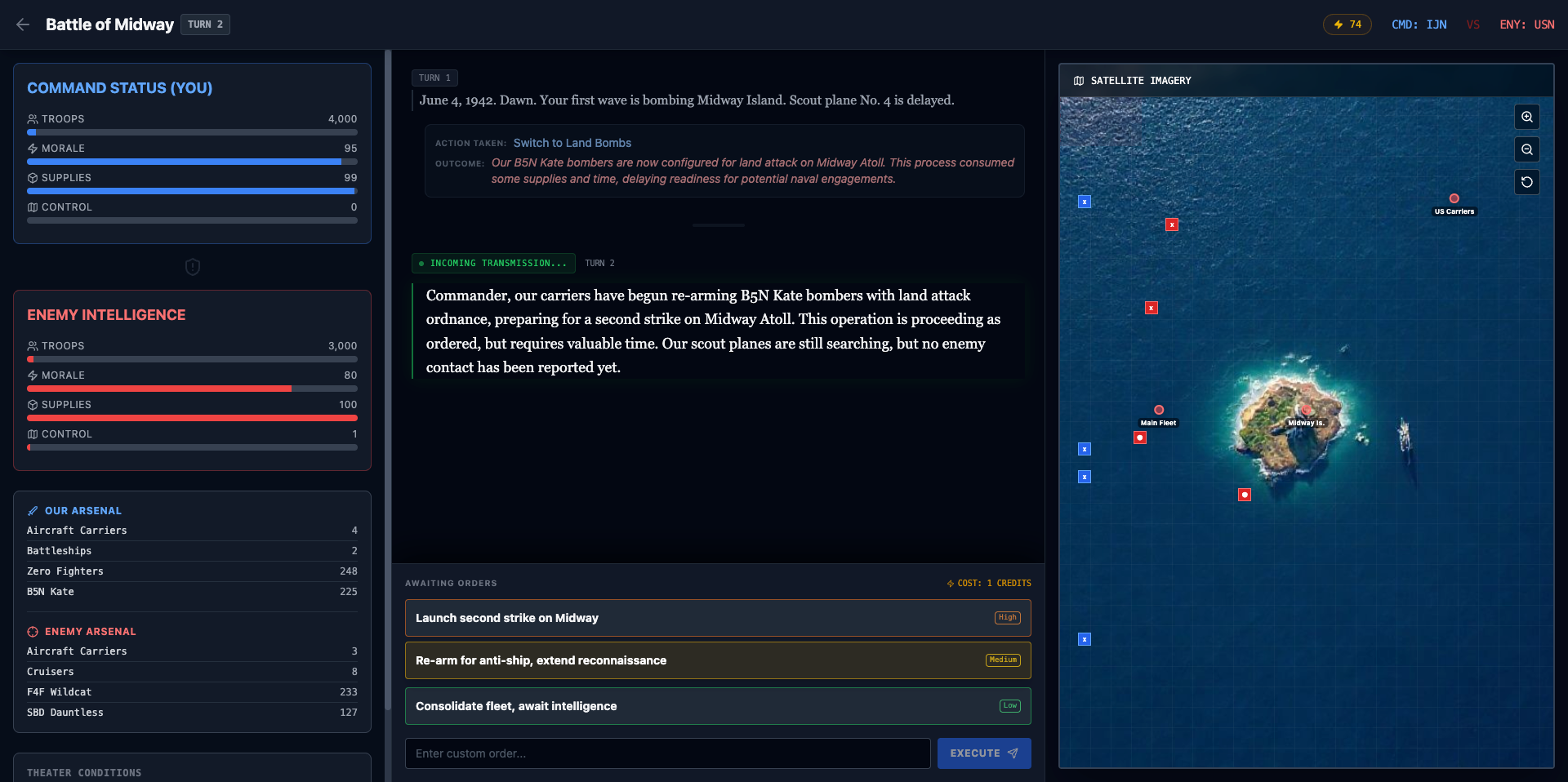
Task: Select a blue X unit marker on map
Action: click(x=1084, y=202)
